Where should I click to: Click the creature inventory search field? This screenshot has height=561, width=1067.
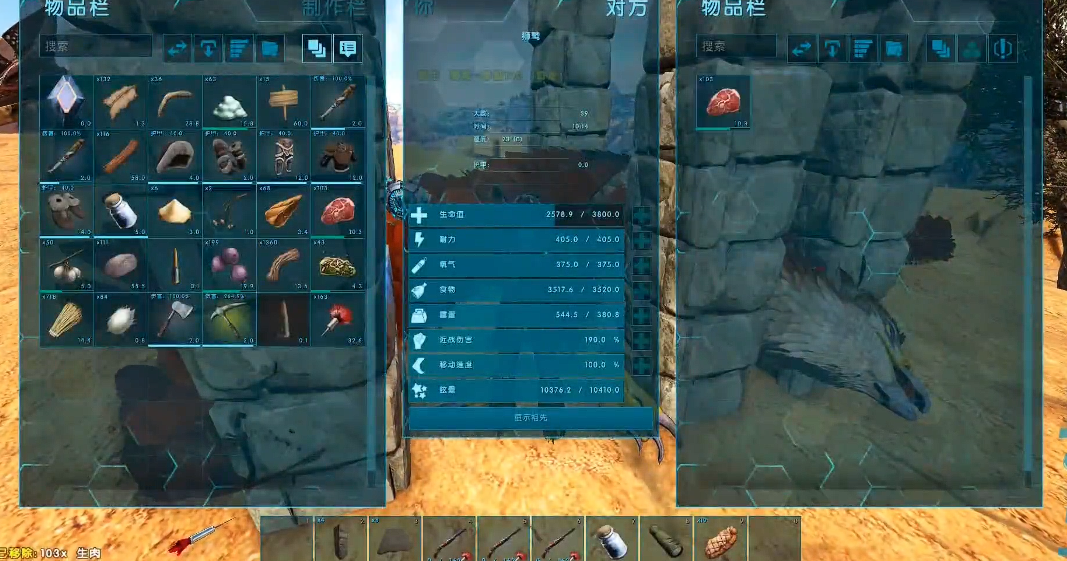[x=737, y=46]
